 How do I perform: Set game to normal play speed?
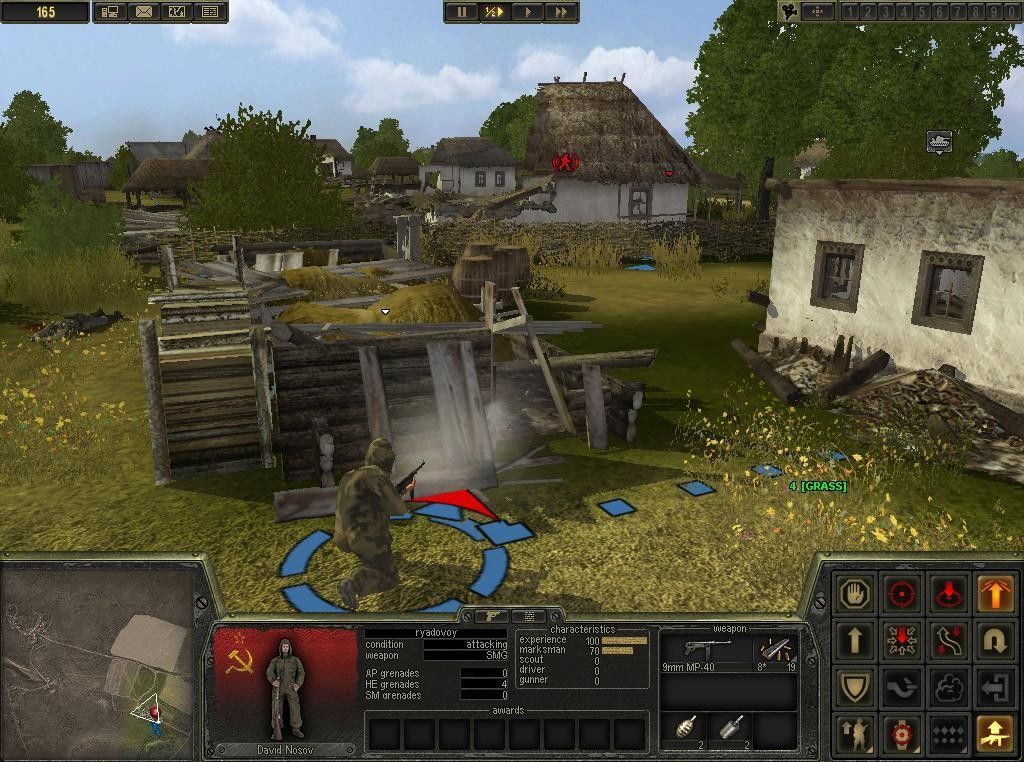pos(528,12)
